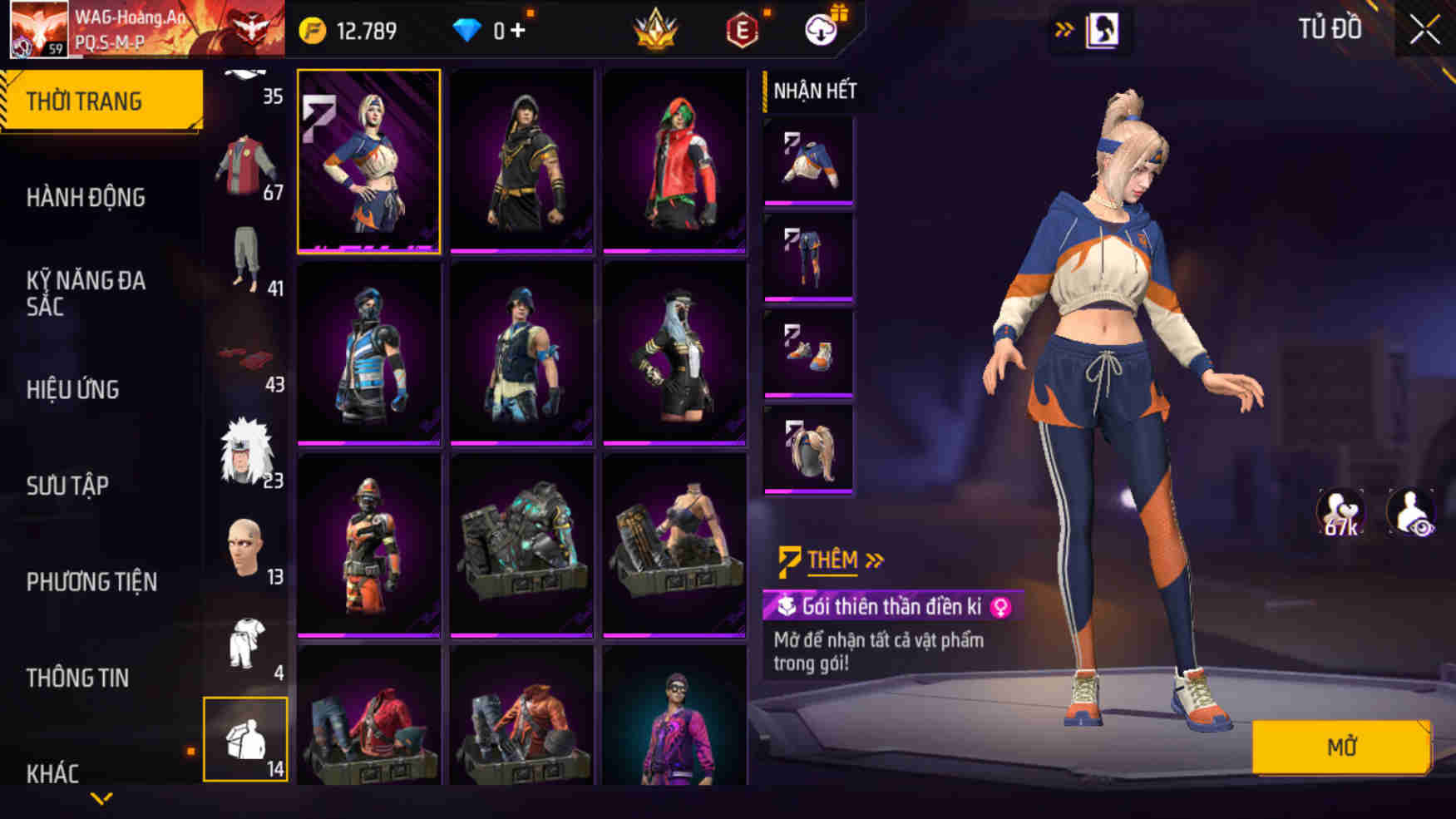Expand the THÊM section chevrons
The width and height of the screenshot is (1456, 819).
tap(872, 559)
